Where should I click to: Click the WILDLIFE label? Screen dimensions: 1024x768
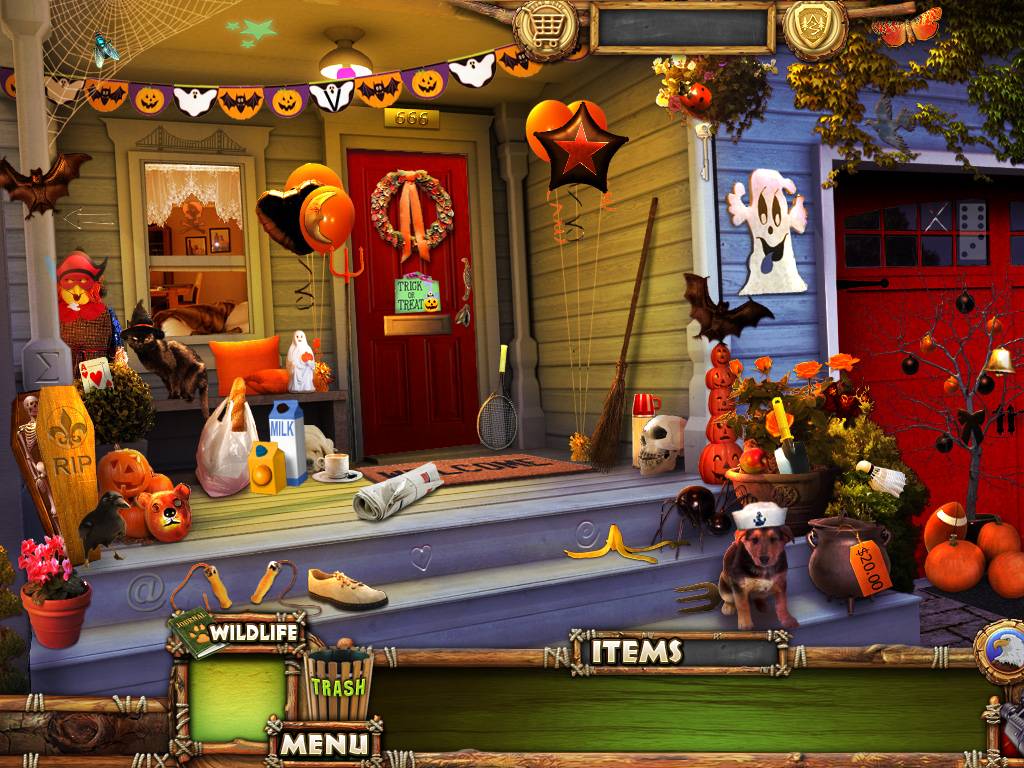pos(257,633)
